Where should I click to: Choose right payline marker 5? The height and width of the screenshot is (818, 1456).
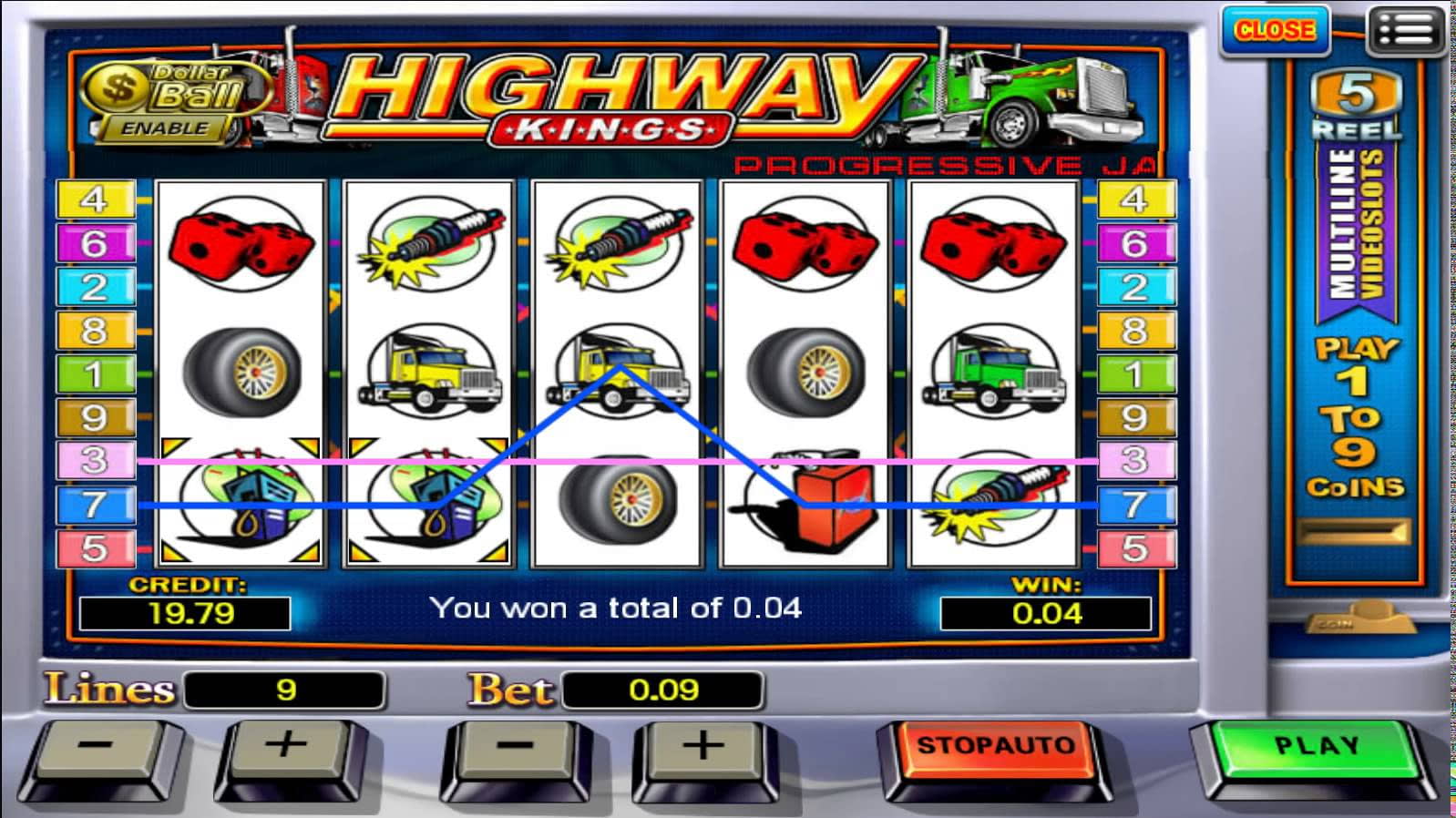[x=1134, y=548]
